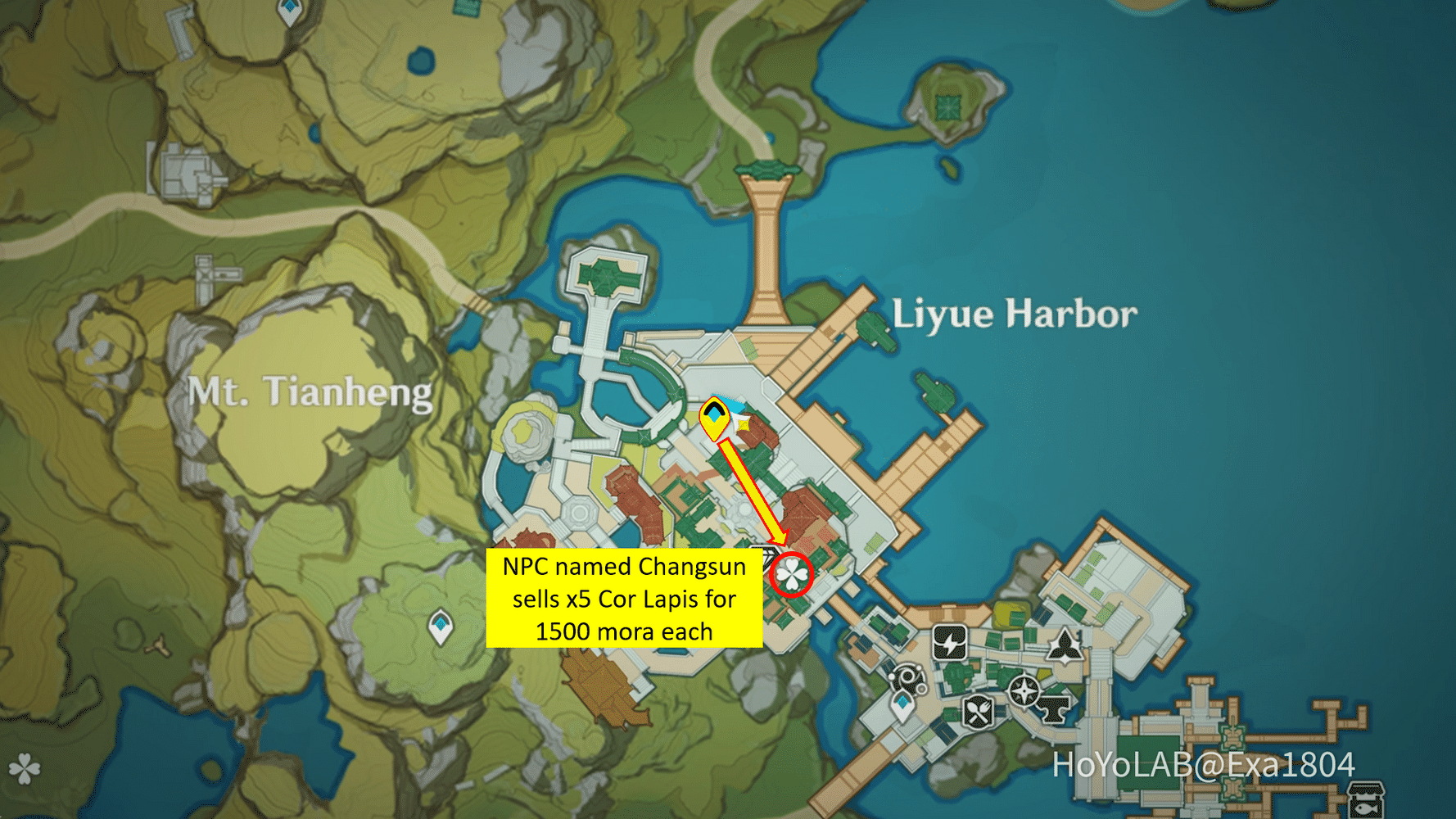Click the Mt. Tianheng map label
The image size is (1456, 819).
pyautogui.click(x=310, y=394)
